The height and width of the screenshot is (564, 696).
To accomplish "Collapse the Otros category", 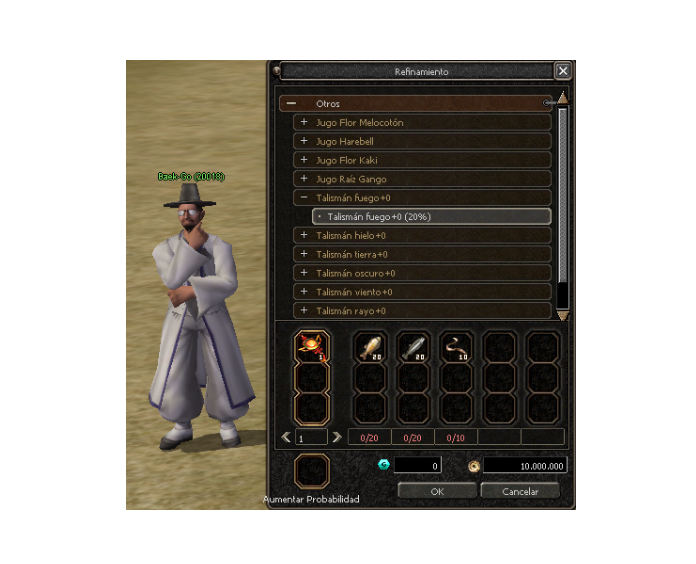I will click(291, 103).
